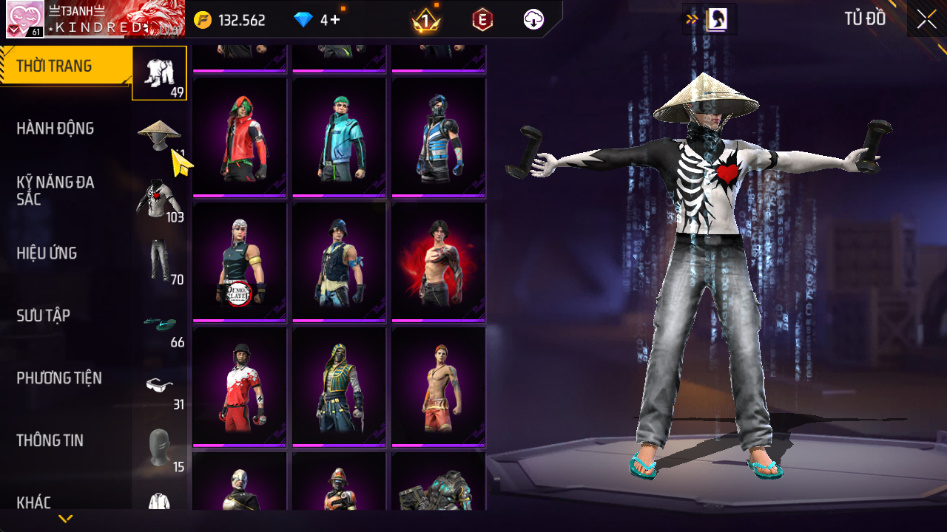Choose the shirtless outfit with red aura
Image resolution: width=947 pixels, height=532 pixels.
click(x=437, y=262)
